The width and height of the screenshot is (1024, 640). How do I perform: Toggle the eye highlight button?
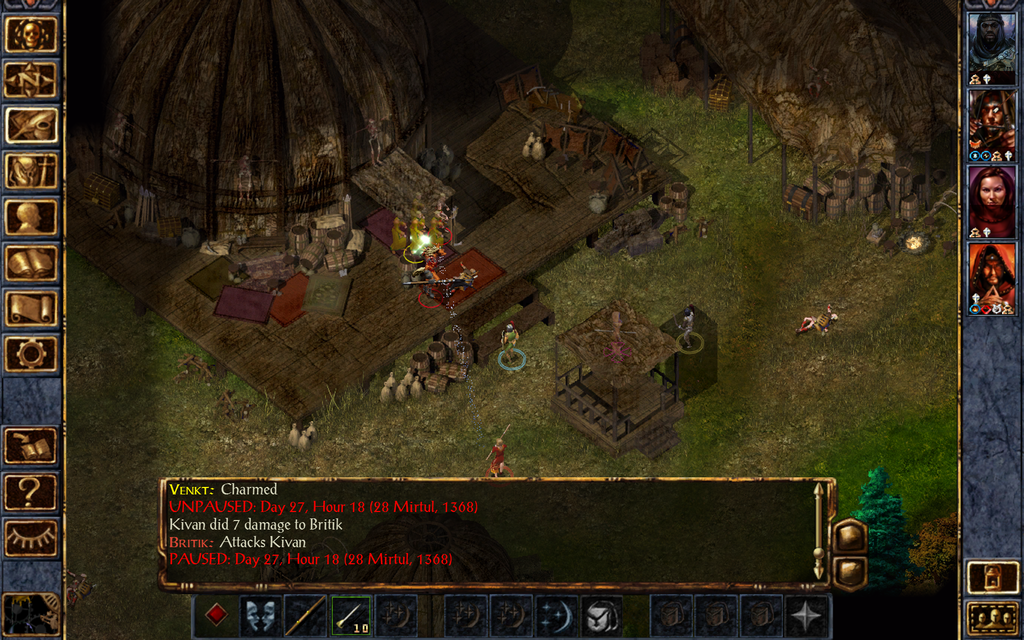point(30,538)
